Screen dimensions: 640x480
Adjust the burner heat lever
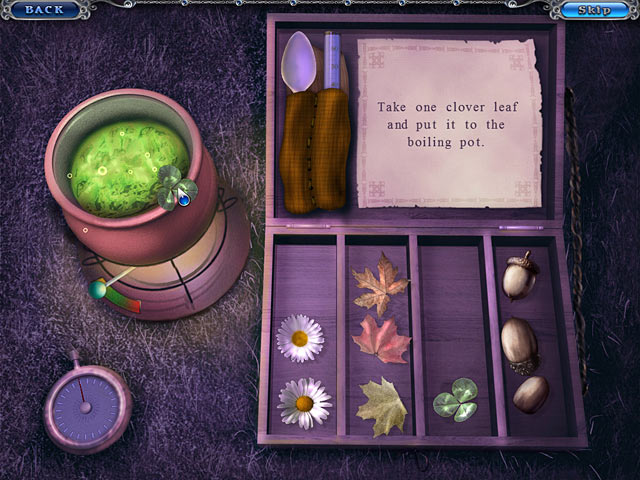(100, 289)
